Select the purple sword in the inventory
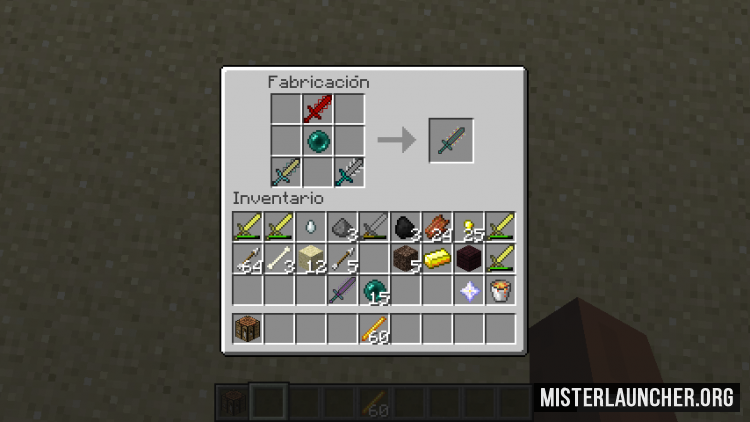Image resolution: width=750 pixels, height=422 pixels. [342, 291]
